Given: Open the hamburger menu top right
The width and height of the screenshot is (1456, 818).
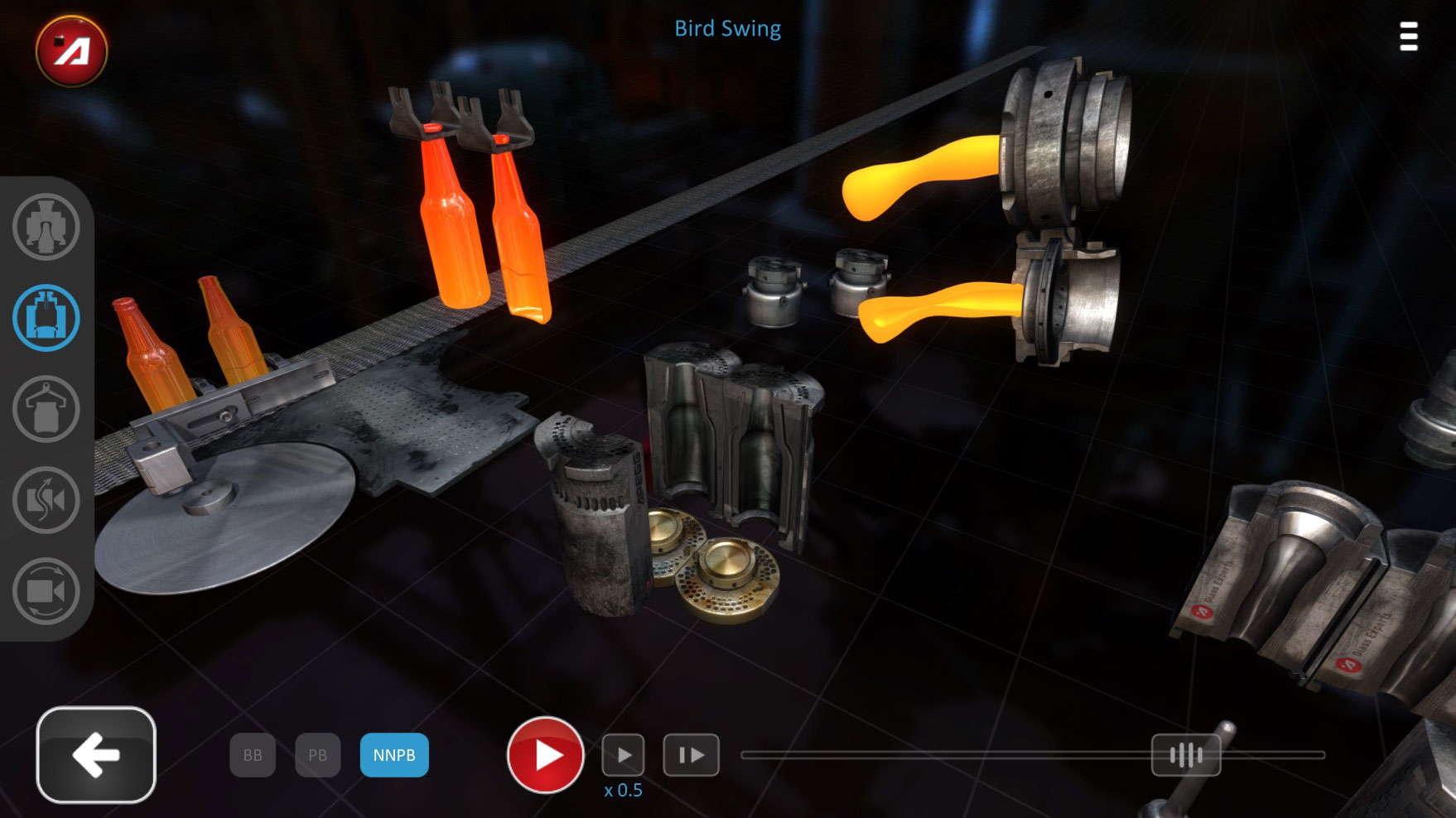Looking at the screenshot, I should tap(1408, 36).
